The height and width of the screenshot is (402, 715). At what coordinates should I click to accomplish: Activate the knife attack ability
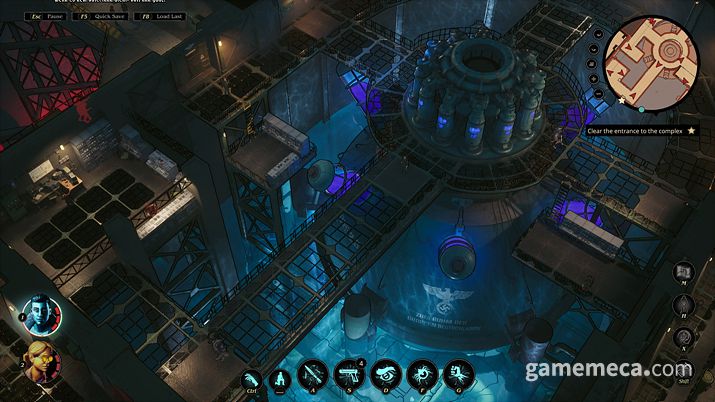coord(315,375)
